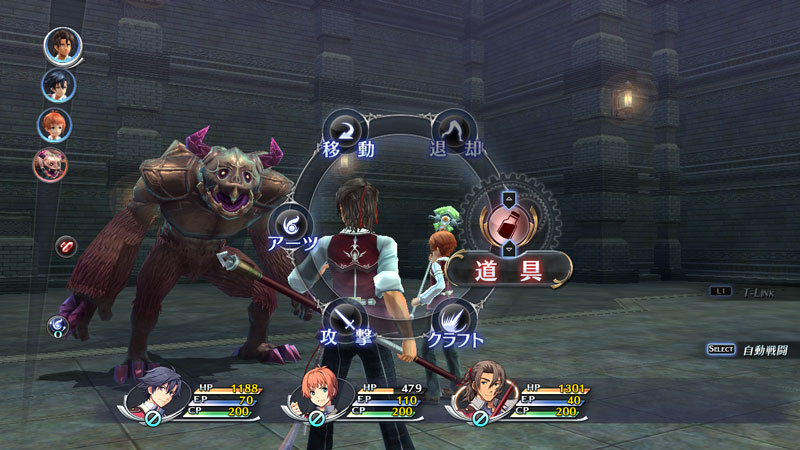Viewport: 800px width, 450px height.
Task: Select the pink monster turn-order portrait
Action: (x=50, y=164)
